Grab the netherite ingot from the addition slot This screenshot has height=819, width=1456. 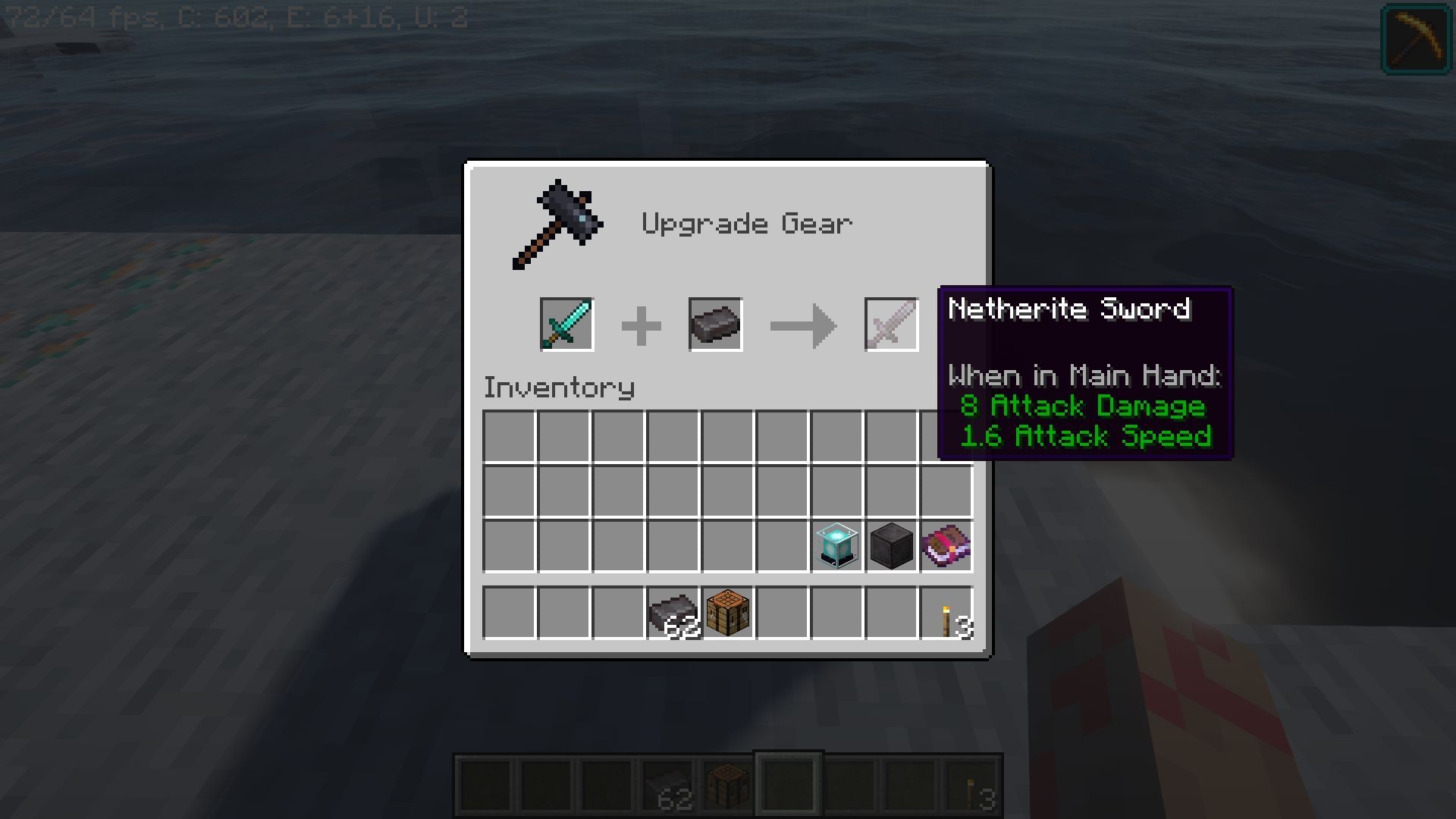coord(714,324)
